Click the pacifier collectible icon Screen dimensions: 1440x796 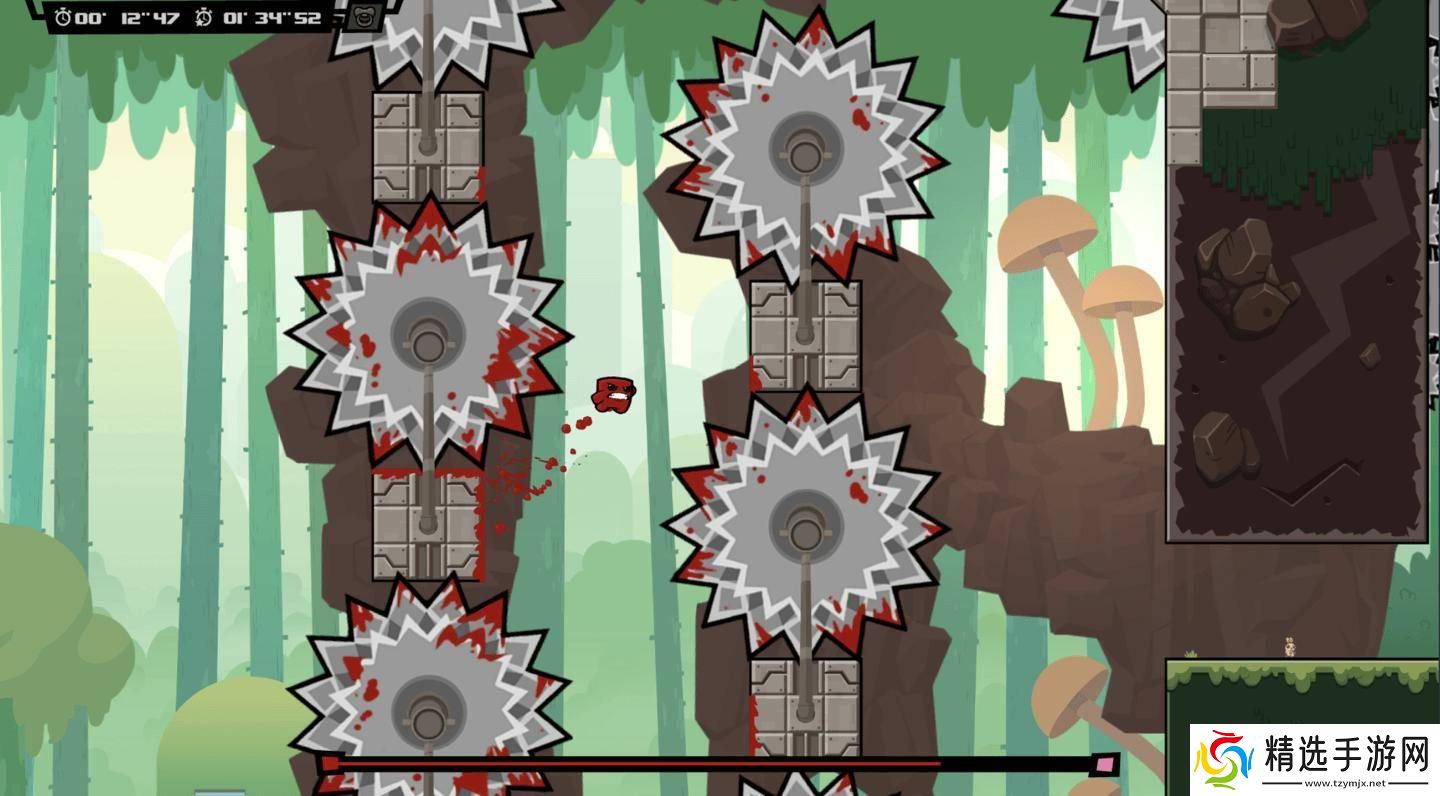[361, 17]
